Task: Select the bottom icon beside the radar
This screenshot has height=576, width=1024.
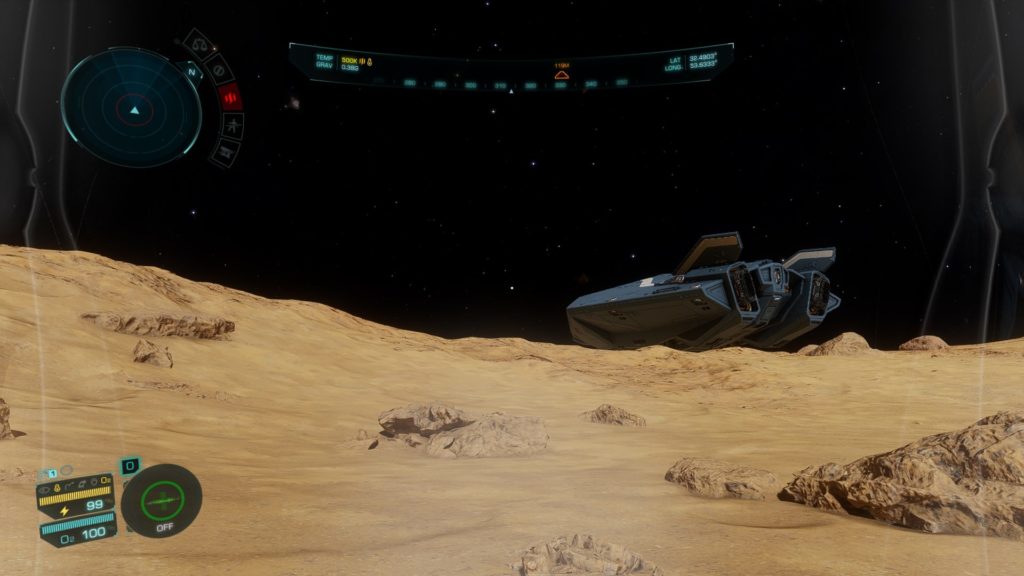Action: click(225, 152)
